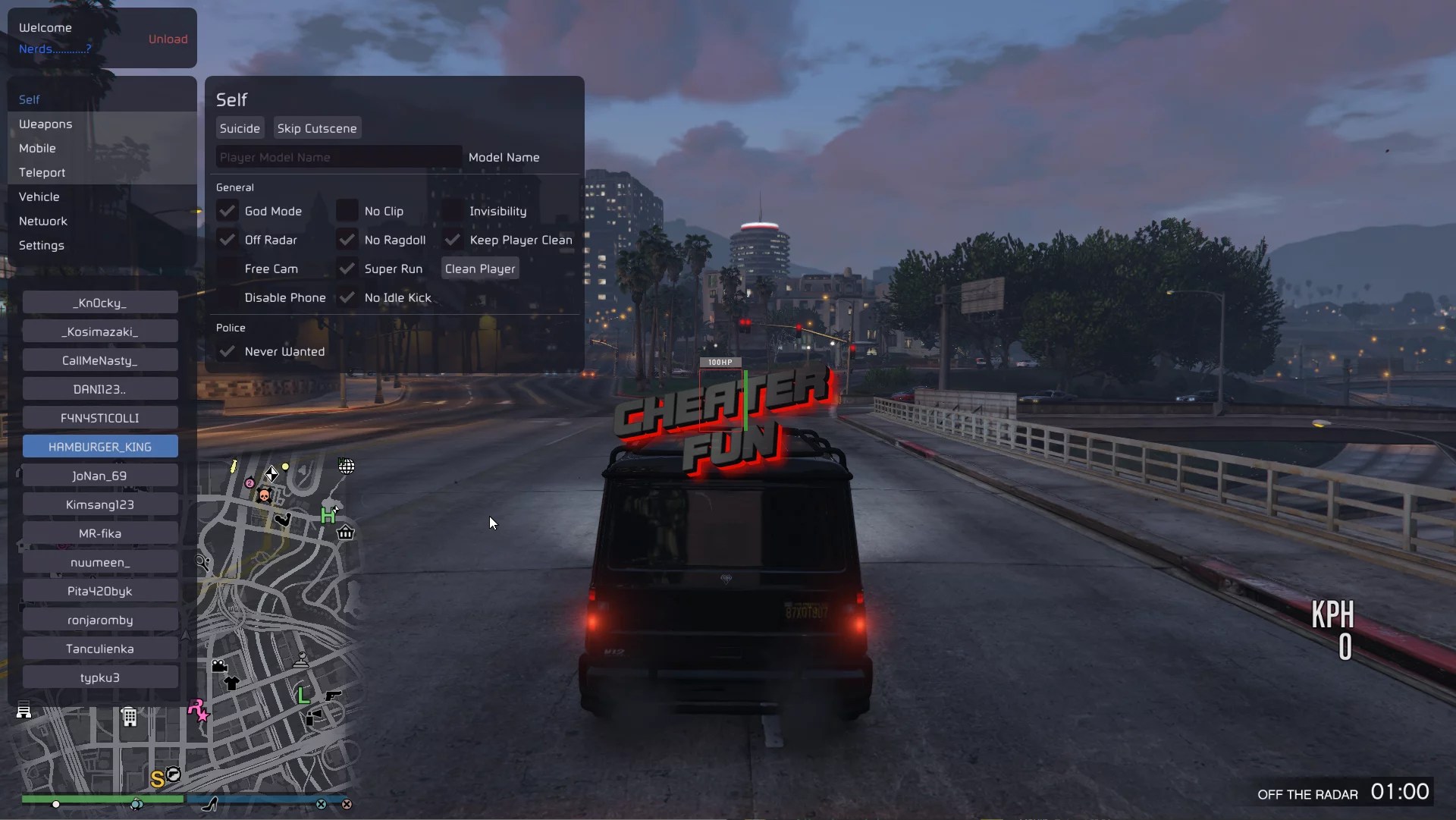The image size is (1456, 820).
Task: Switch to the Vehicle menu section
Action: tap(39, 196)
